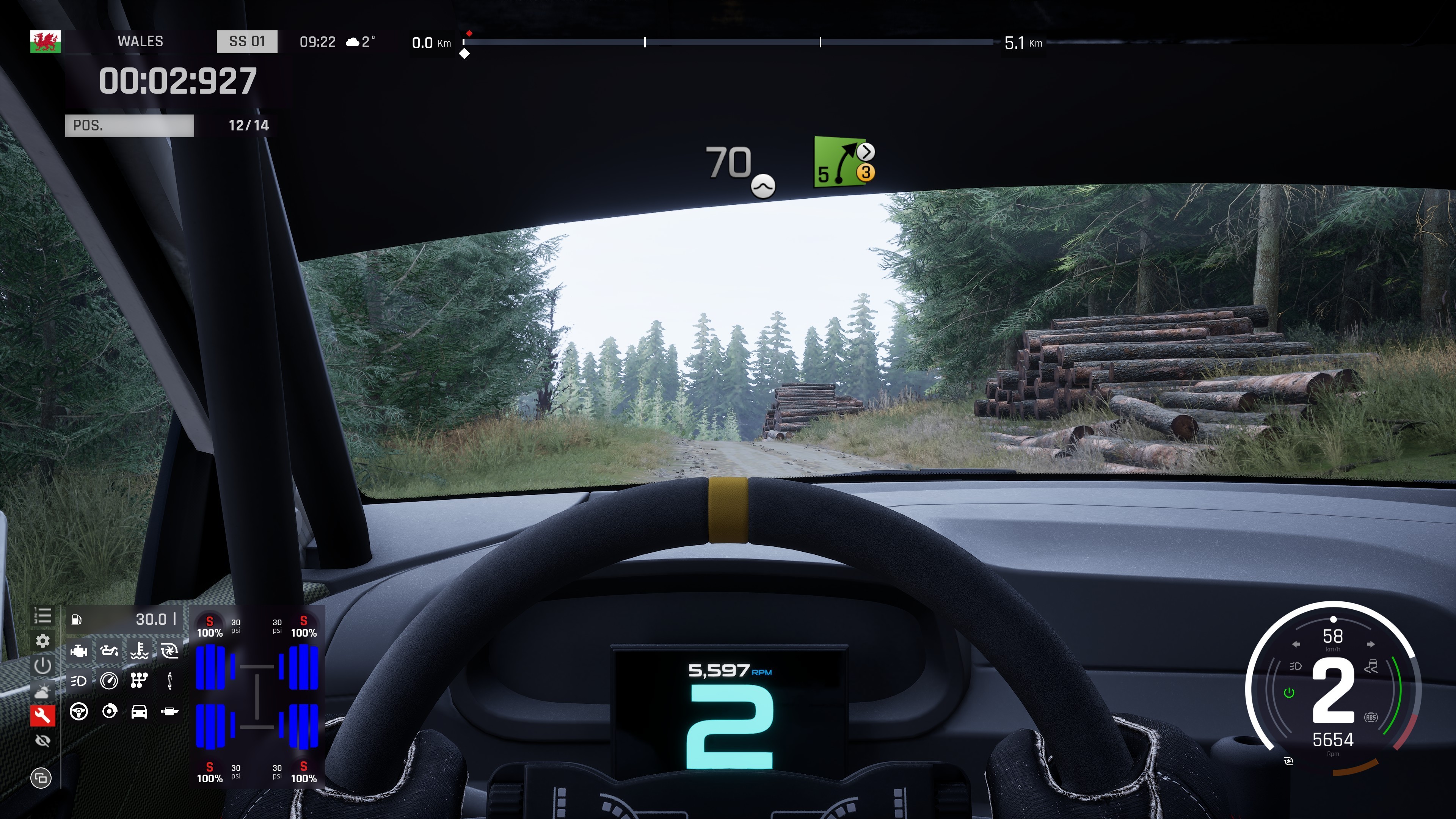This screenshot has height=819, width=1456.
Task: Select the engine damage icon
Action: [78, 651]
